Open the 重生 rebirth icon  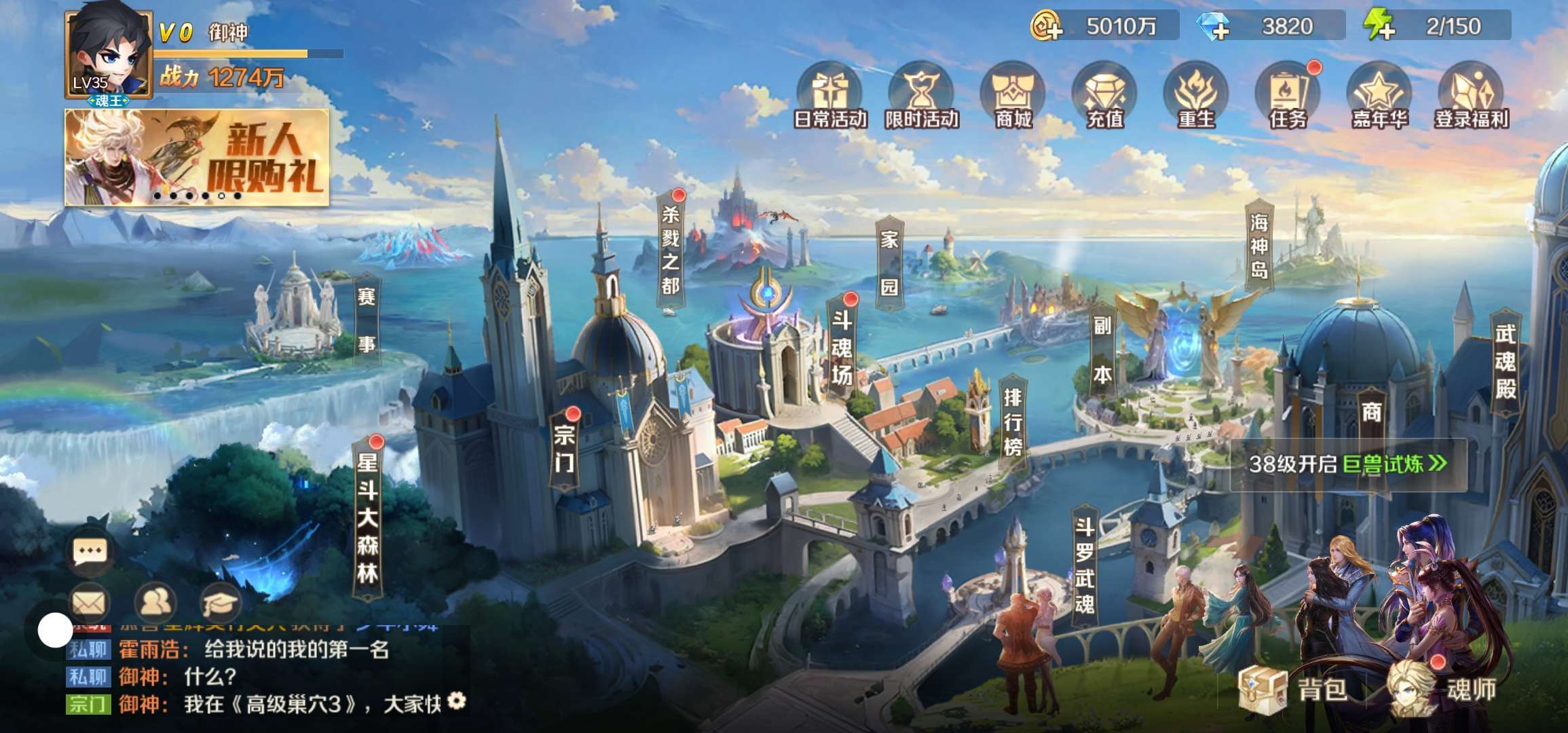[x=1196, y=96]
